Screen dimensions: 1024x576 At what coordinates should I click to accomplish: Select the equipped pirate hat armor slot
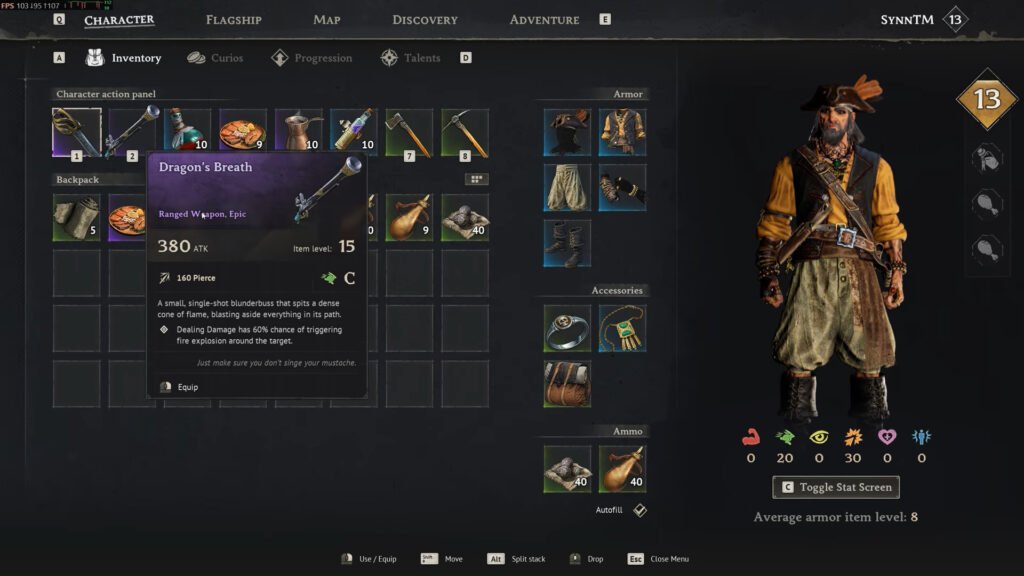567,133
